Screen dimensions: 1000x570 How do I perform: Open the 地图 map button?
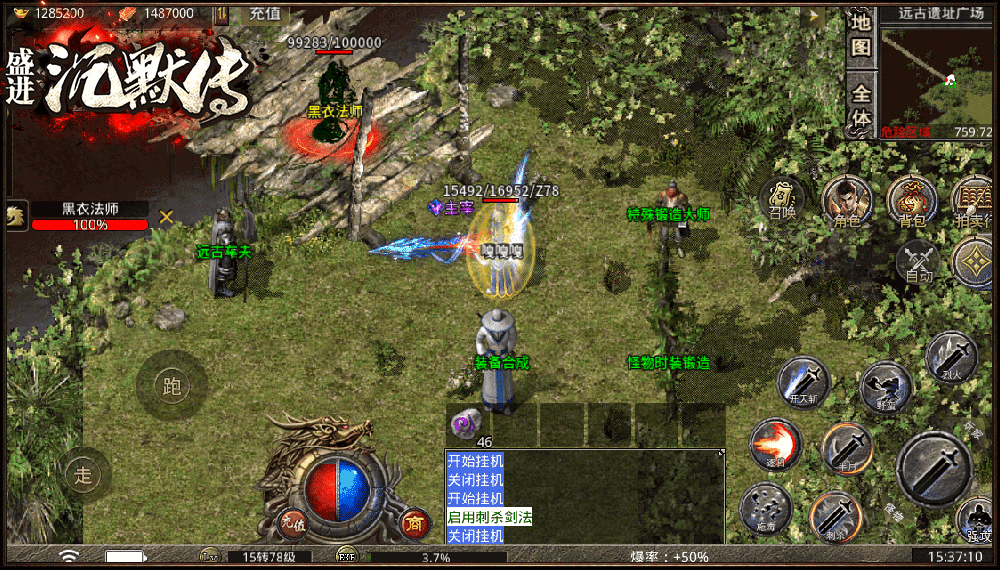(861, 35)
